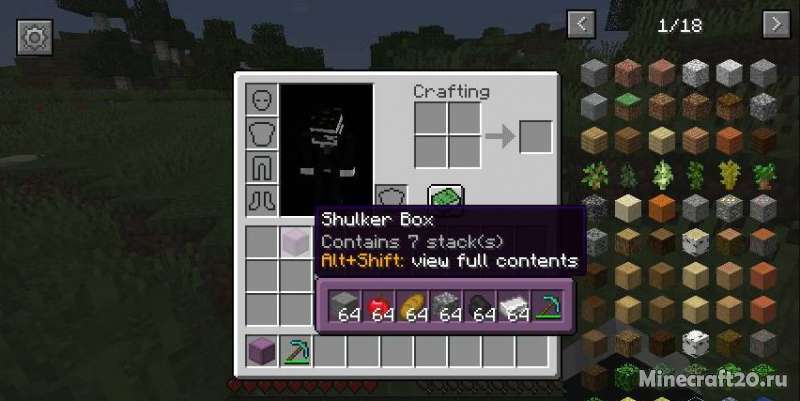The height and width of the screenshot is (401, 800).
Task: Open the green recipe book
Action: [444, 198]
